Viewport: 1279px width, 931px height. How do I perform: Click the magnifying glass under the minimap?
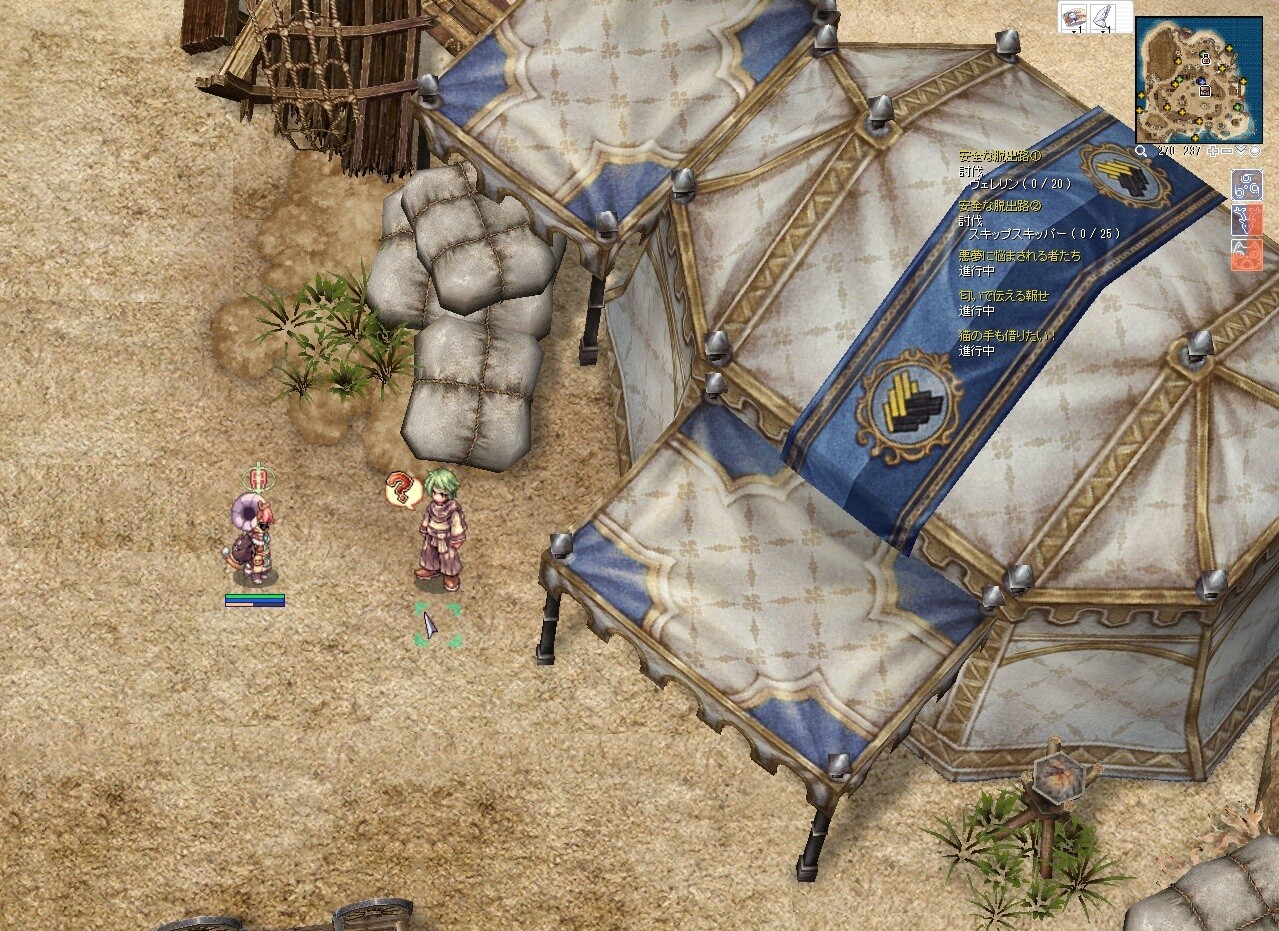tap(1142, 152)
